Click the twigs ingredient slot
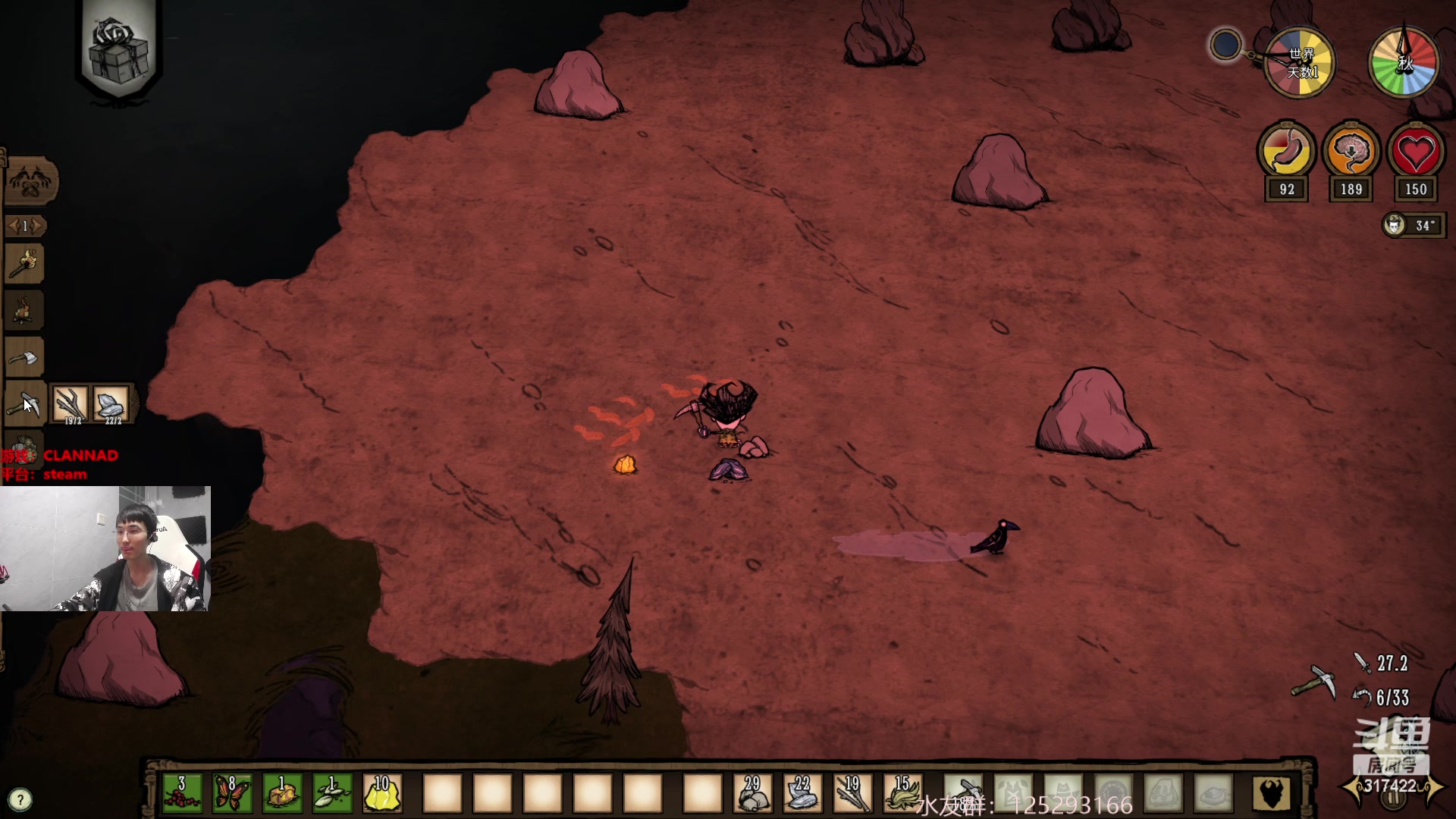Screen dimensions: 1456x819 71,403
